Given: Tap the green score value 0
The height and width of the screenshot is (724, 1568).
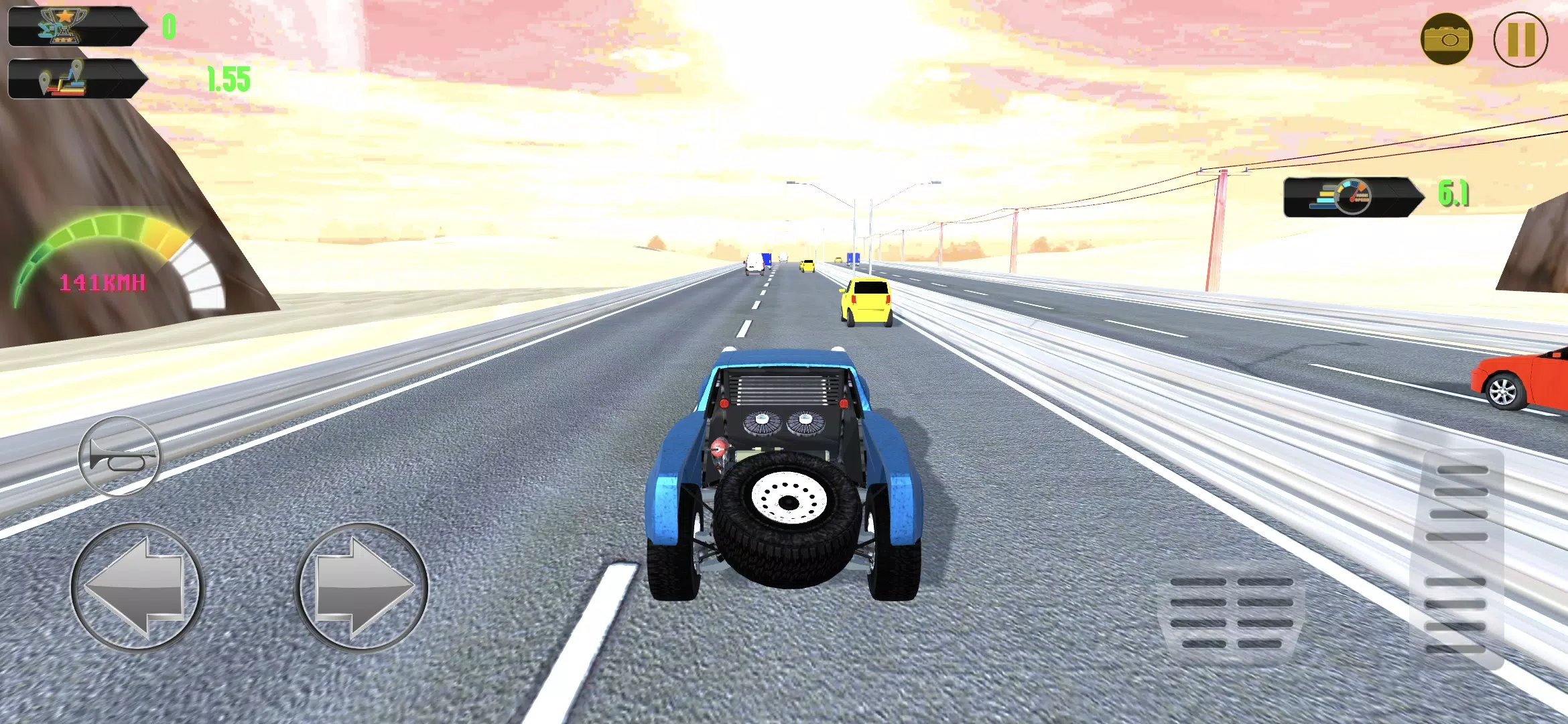Looking at the screenshot, I should point(169,25).
